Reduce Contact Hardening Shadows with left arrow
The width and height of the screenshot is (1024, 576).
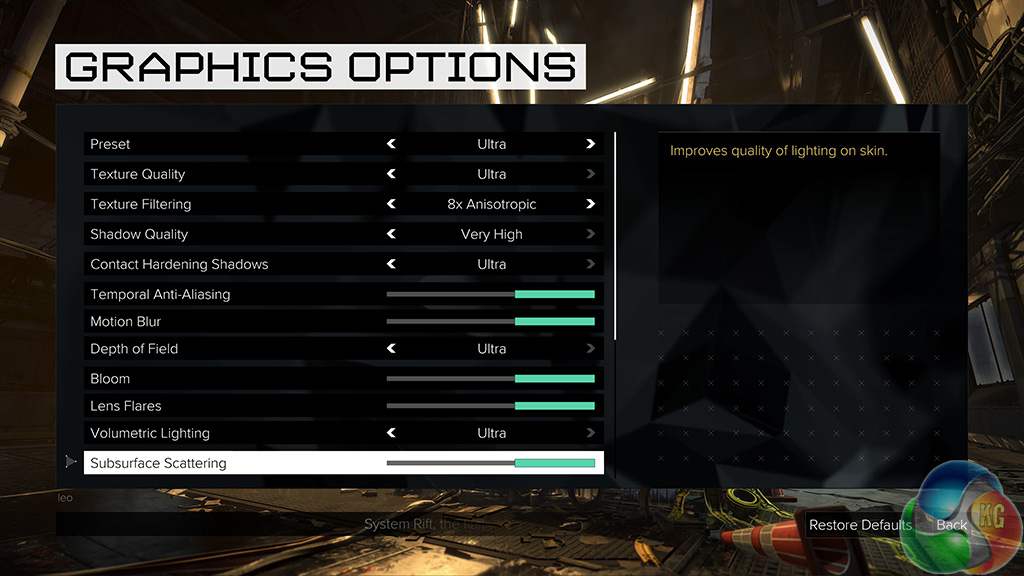point(391,264)
